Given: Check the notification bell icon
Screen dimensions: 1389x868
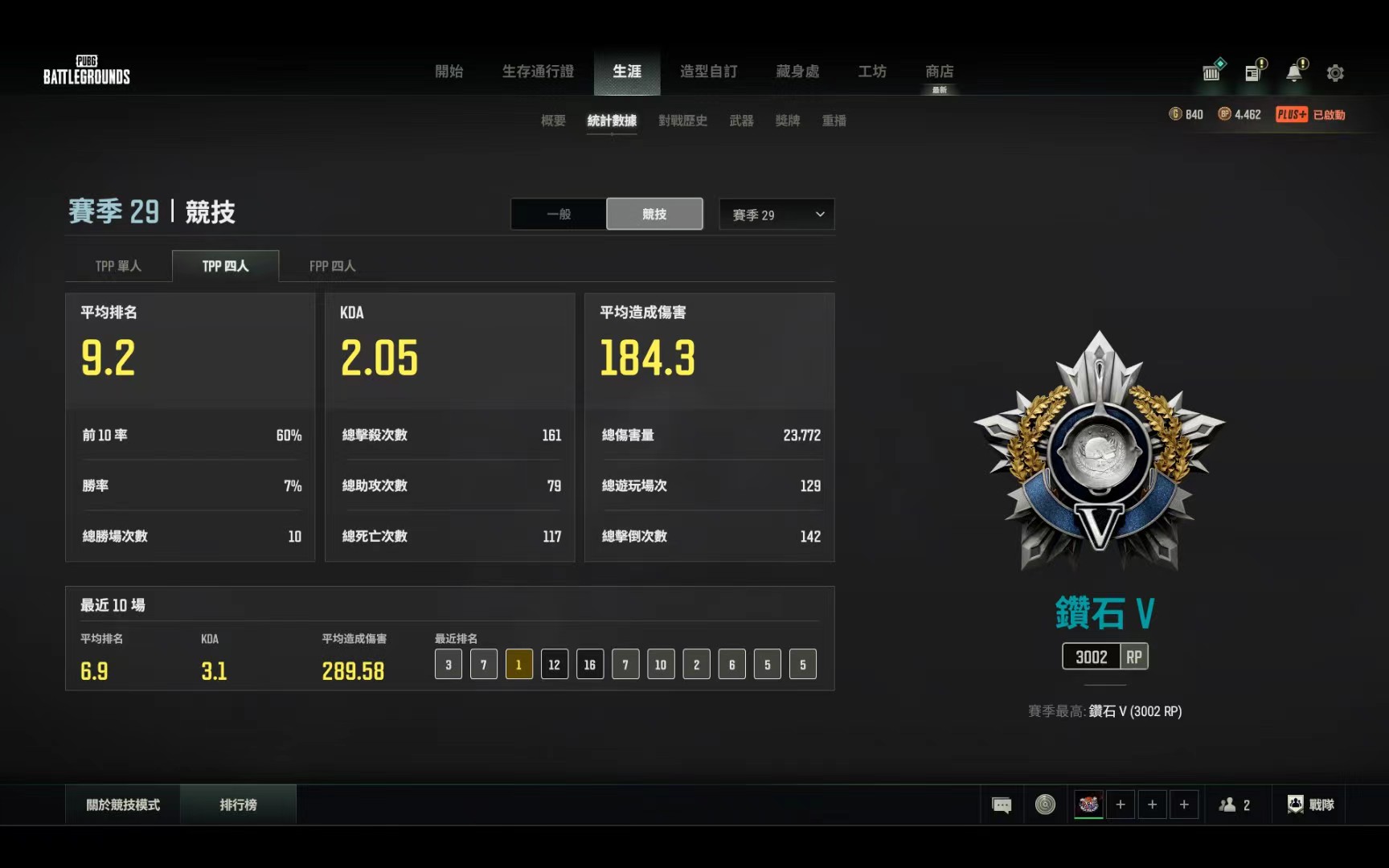Looking at the screenshot, I should tap(1294, 73).
